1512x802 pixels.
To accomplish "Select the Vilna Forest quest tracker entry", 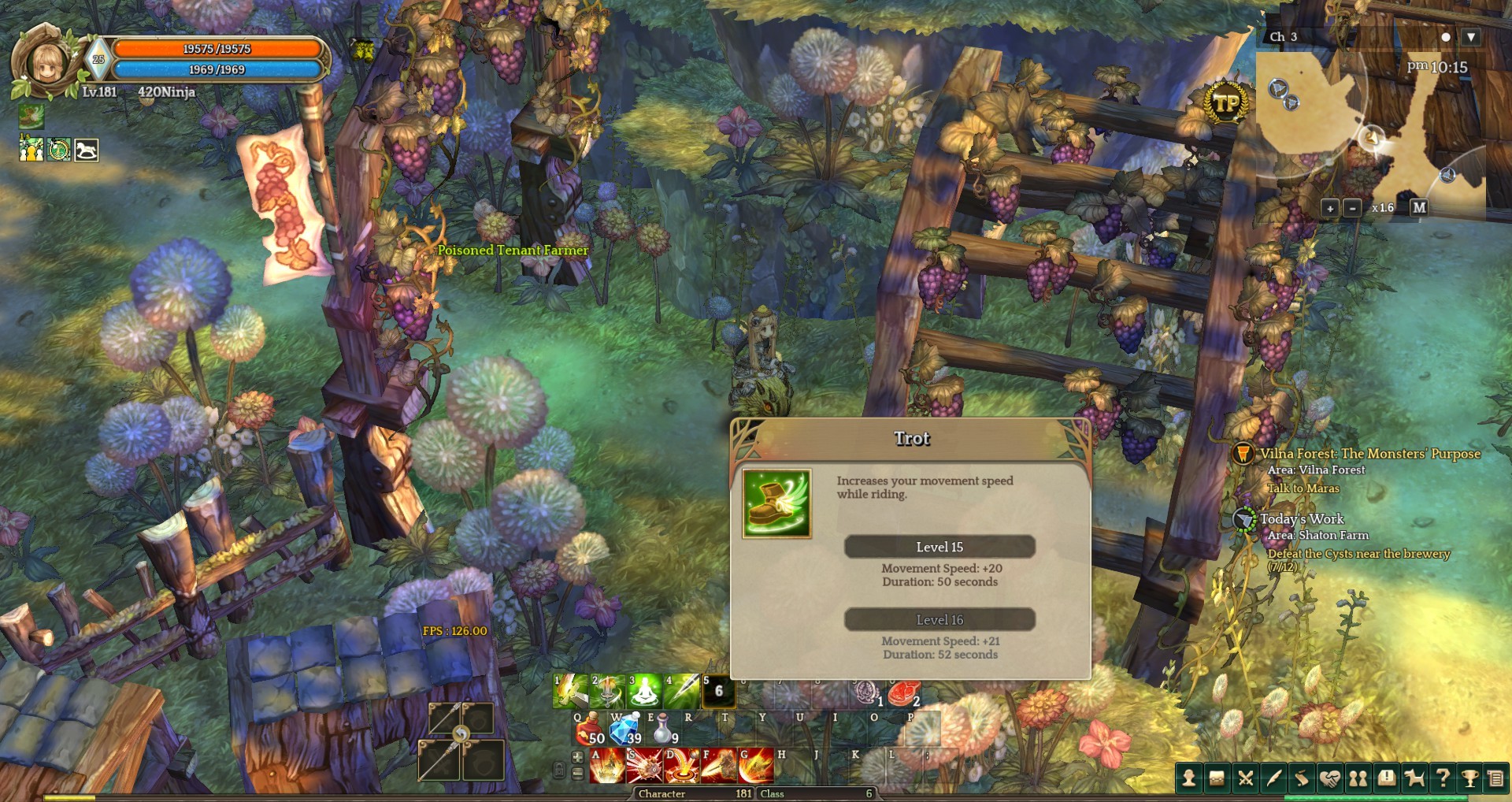I will (x=1369, y=454).
